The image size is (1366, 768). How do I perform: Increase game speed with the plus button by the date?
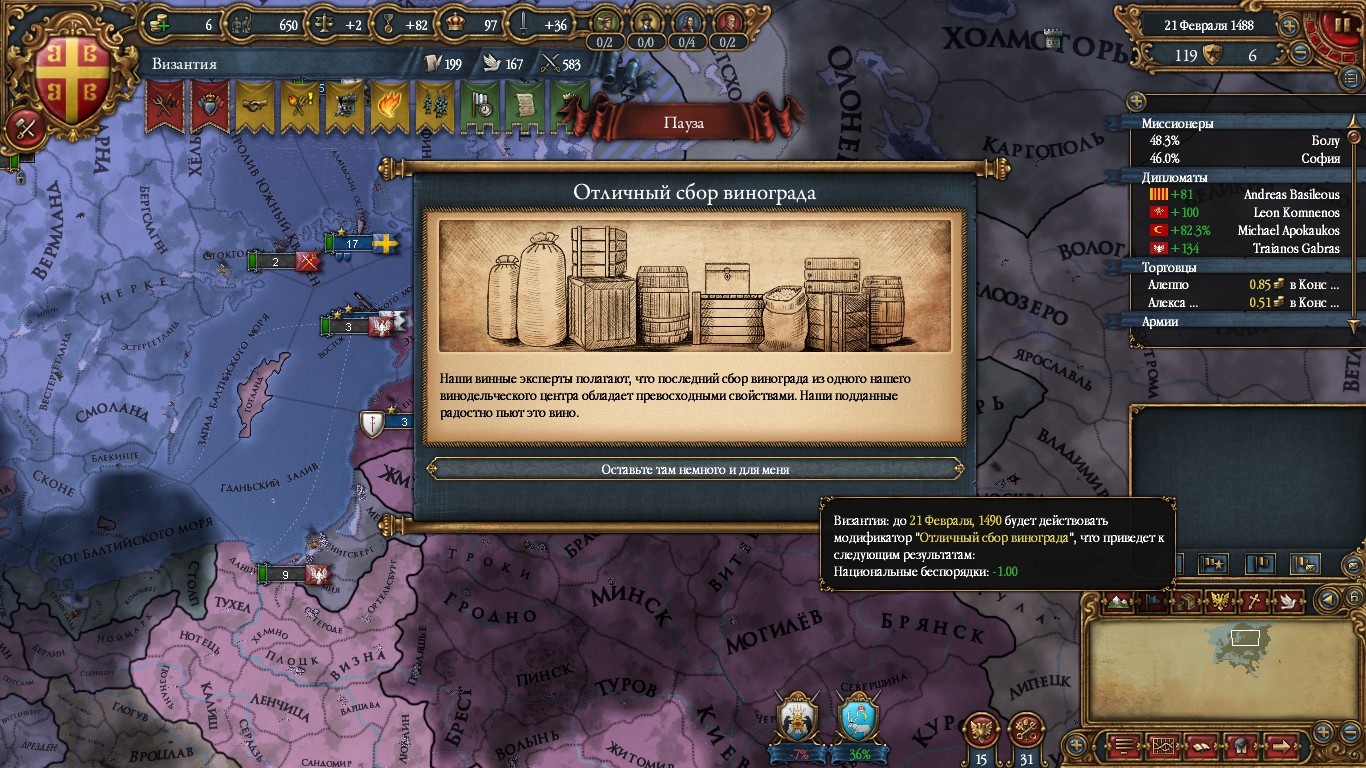coord(1290,26)
